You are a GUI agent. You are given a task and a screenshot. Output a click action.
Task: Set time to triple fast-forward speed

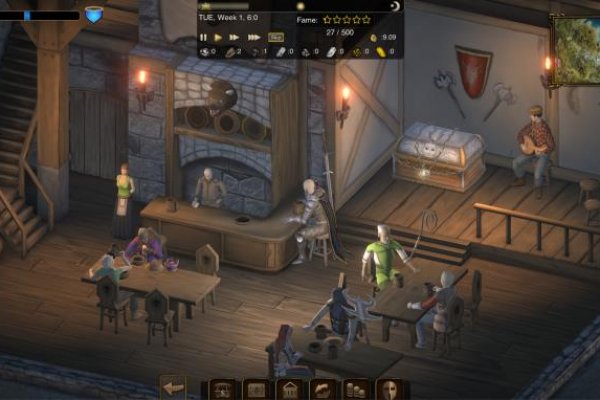click(255, 37)
